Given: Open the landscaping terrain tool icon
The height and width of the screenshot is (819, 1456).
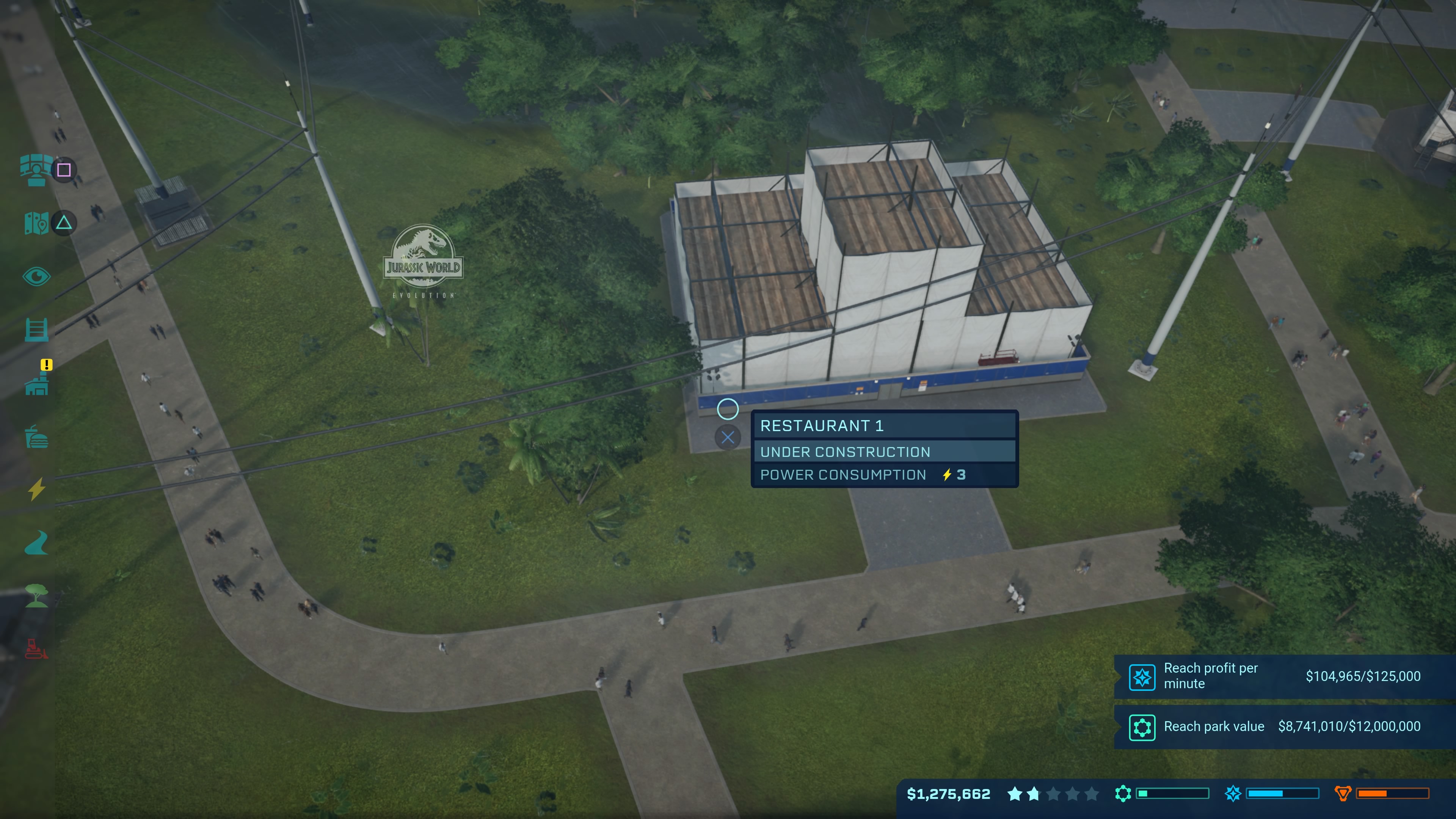Looking at the screenshot, I should click(x=36, y=543).
